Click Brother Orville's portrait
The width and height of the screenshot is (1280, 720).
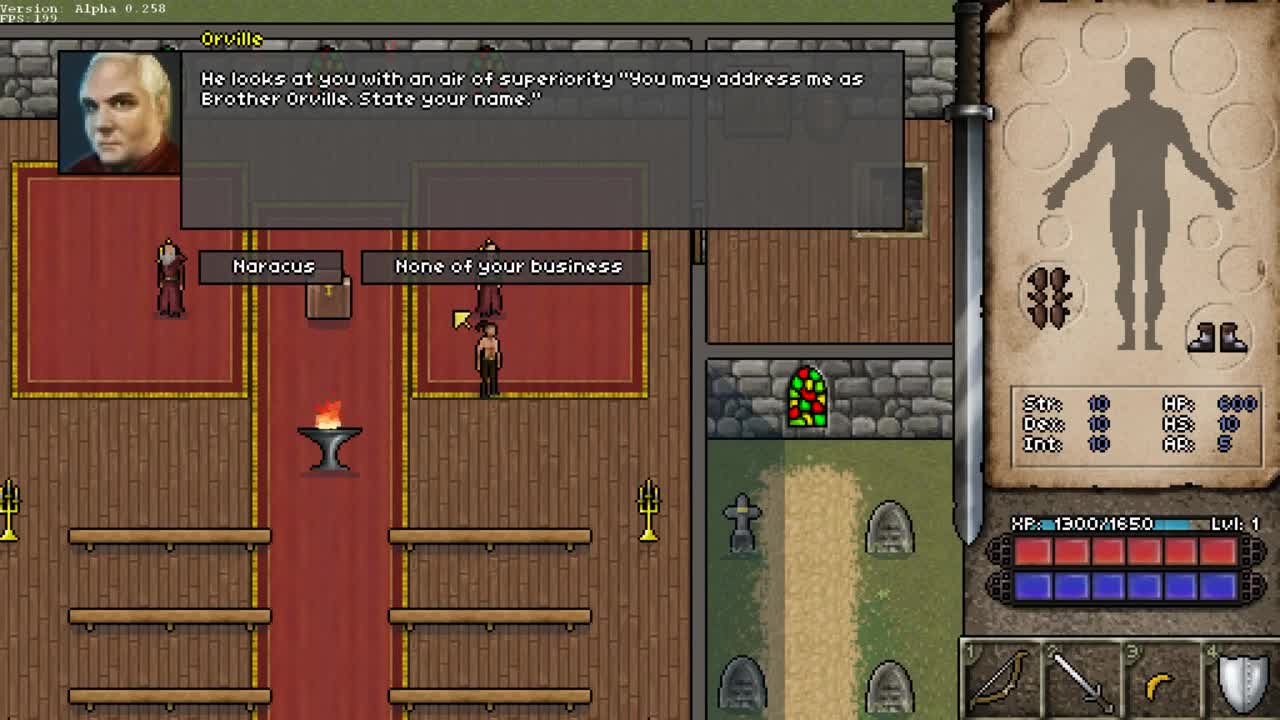[119, 112]
